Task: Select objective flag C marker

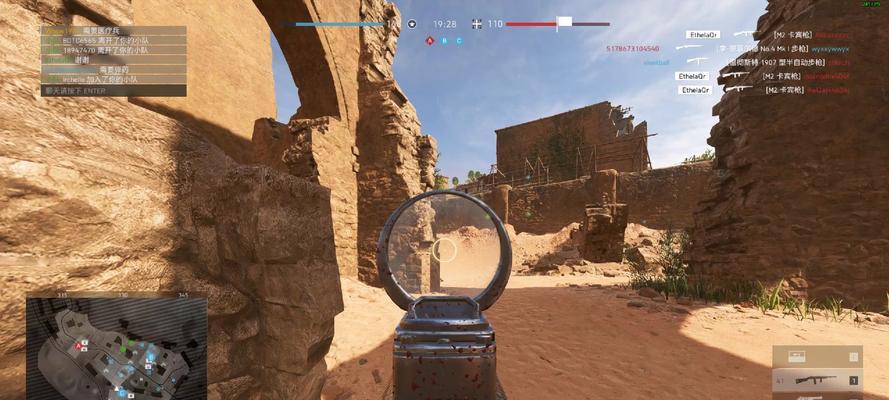Action: point(459,41)
